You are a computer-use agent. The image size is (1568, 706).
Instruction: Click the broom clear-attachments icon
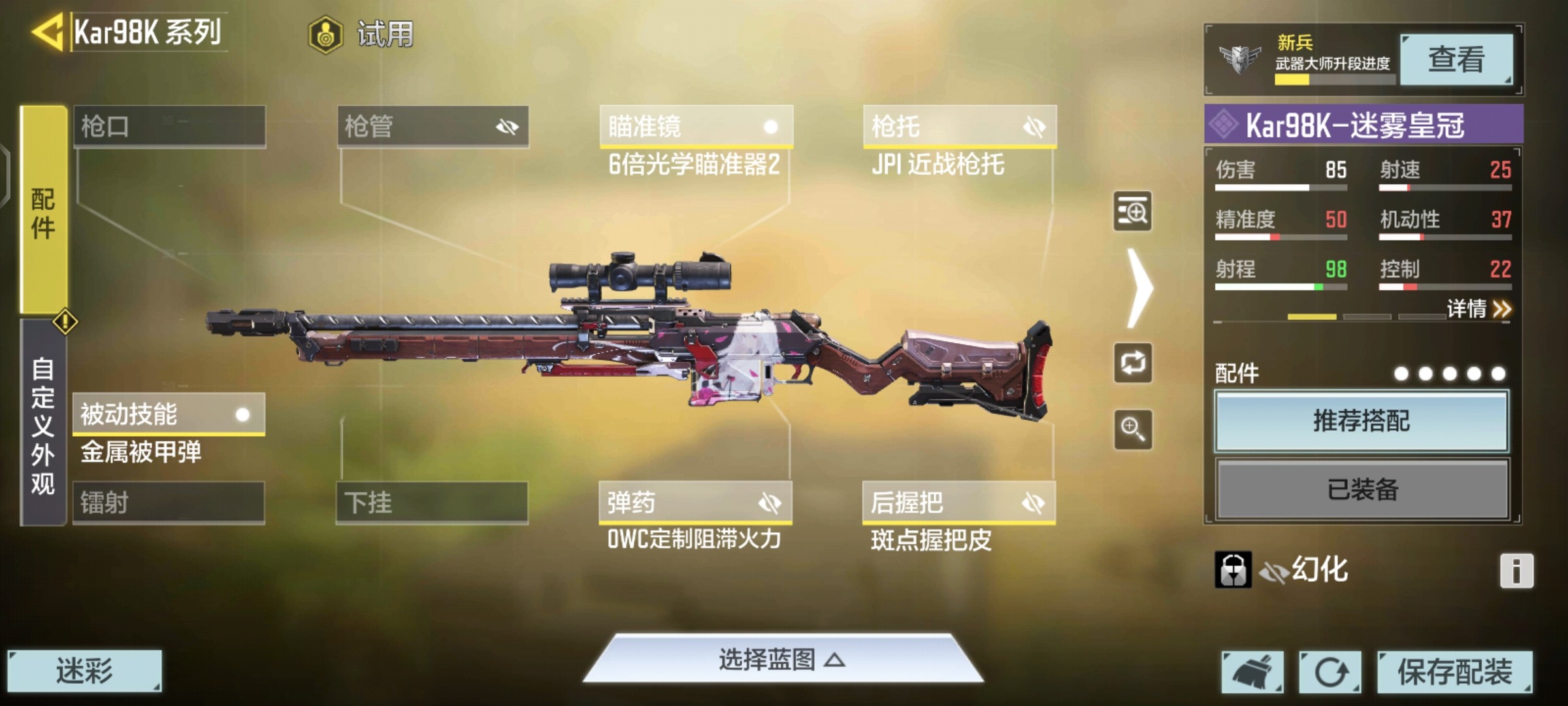[x=1252, y=671]
